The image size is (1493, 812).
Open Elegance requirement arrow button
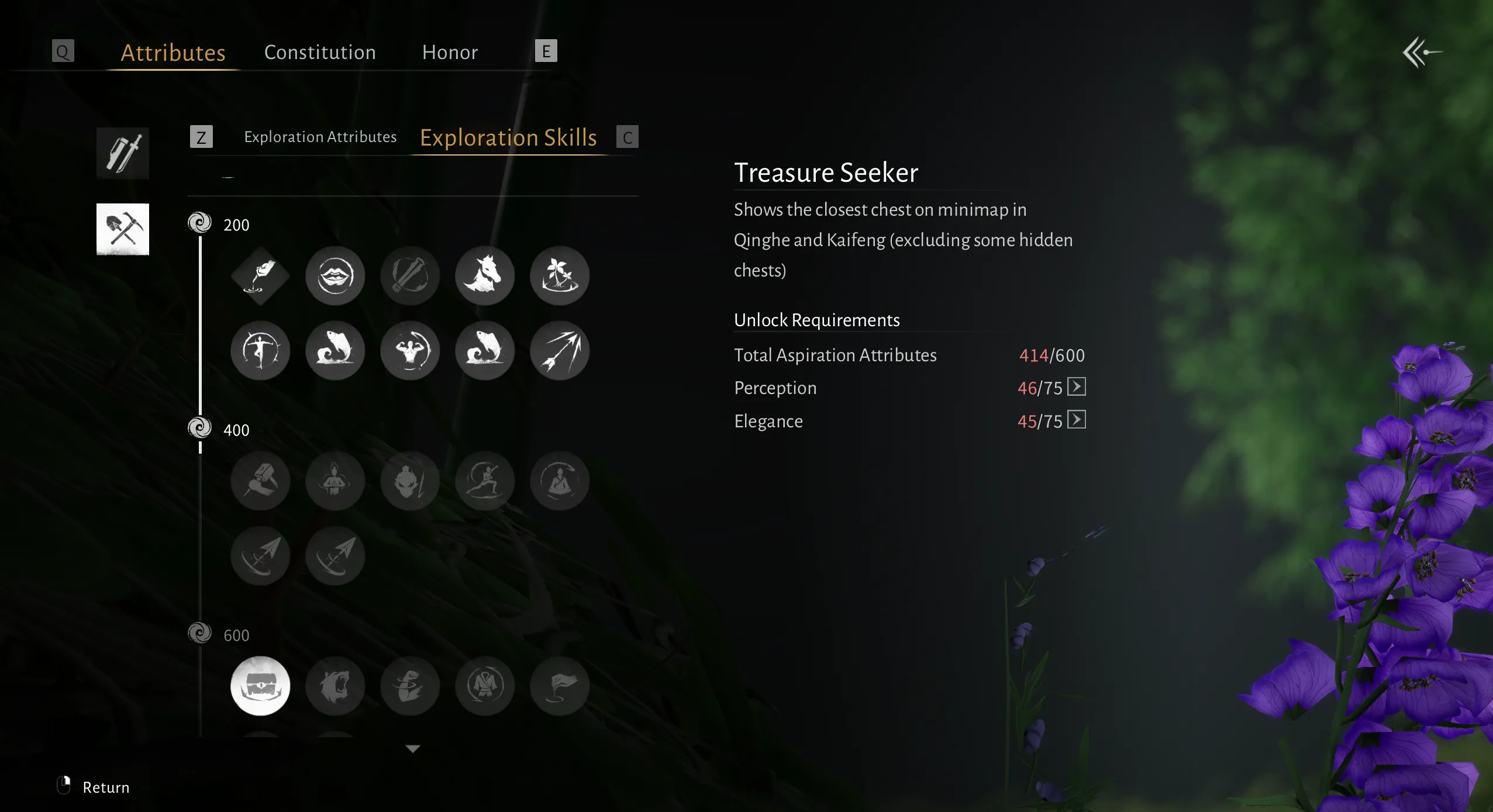coord(1076,420)
